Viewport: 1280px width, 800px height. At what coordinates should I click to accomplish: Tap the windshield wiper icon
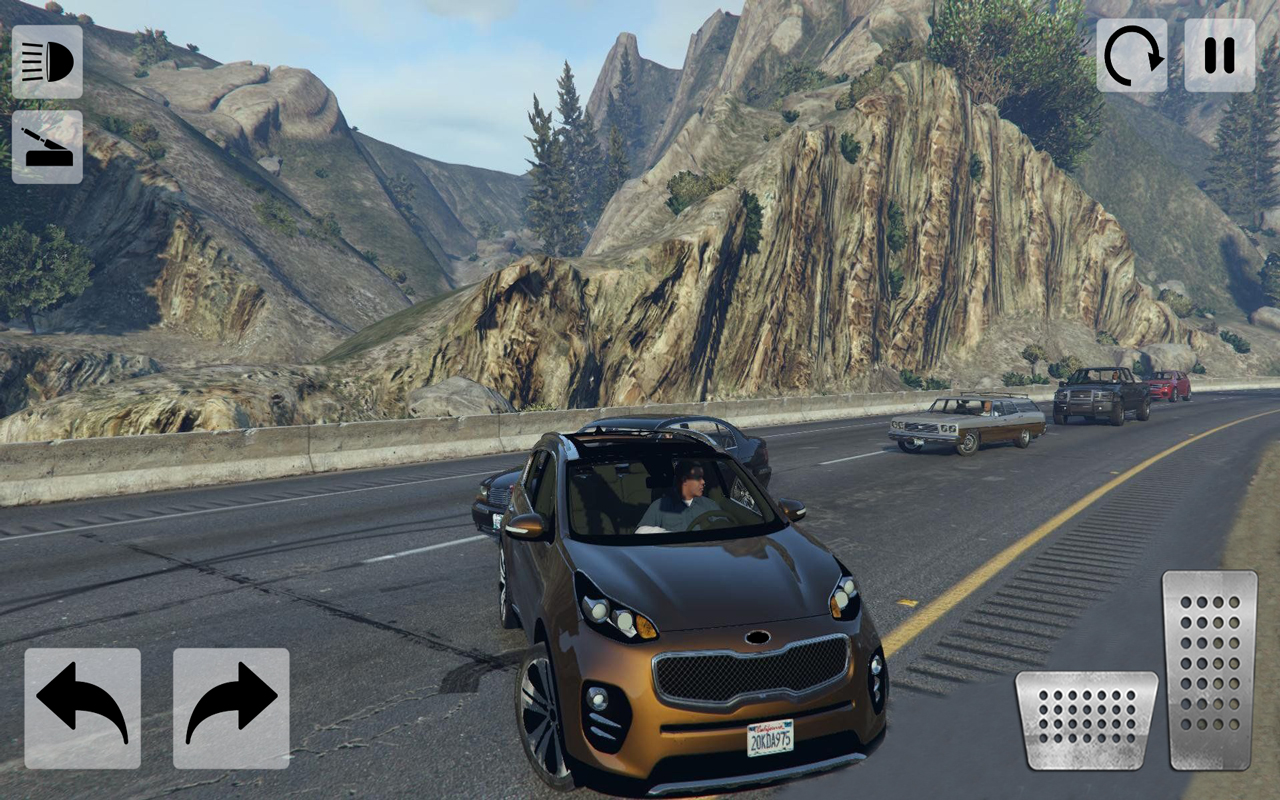(47, 147)
